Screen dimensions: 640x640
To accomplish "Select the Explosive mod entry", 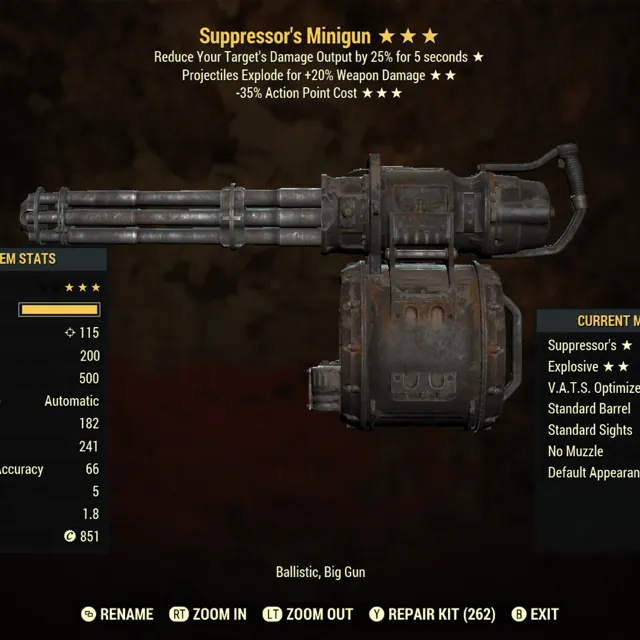I will point(589,367).
